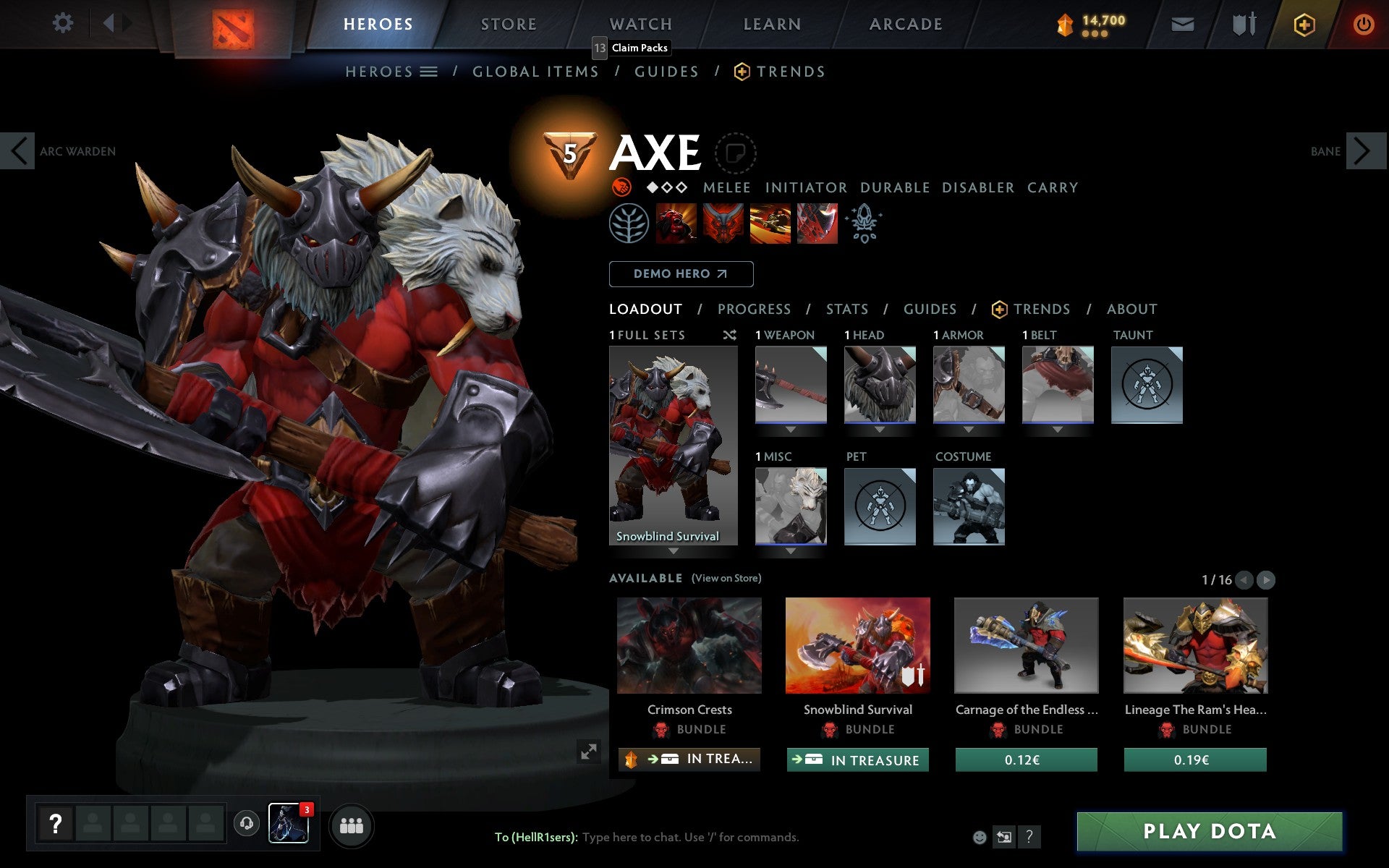1389x868 pixels.
Task: Switch to the STATS tab
Action: click(846, 309)
